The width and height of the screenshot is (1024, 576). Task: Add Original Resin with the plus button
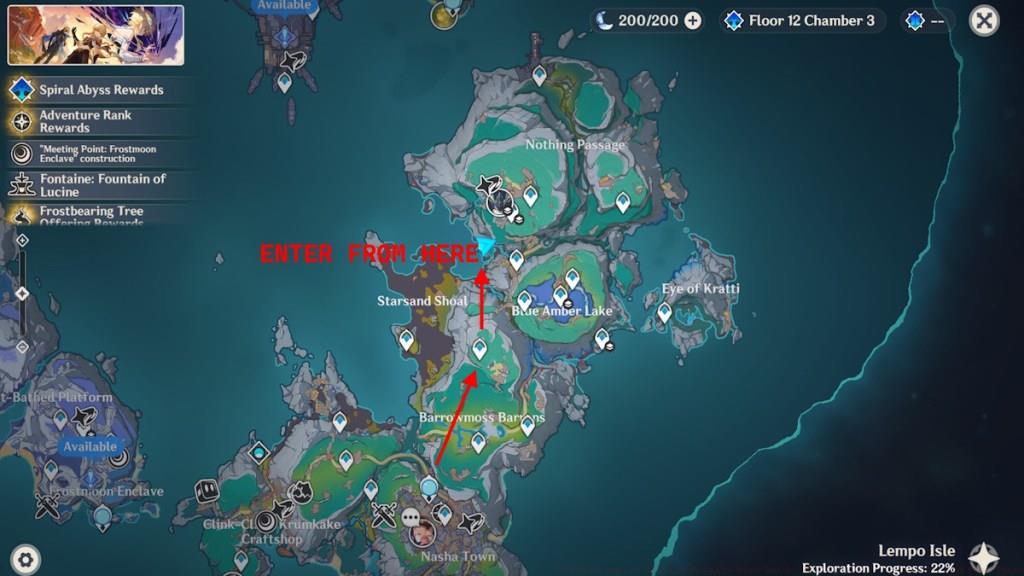pyautogui.click(x=692, y=20)
